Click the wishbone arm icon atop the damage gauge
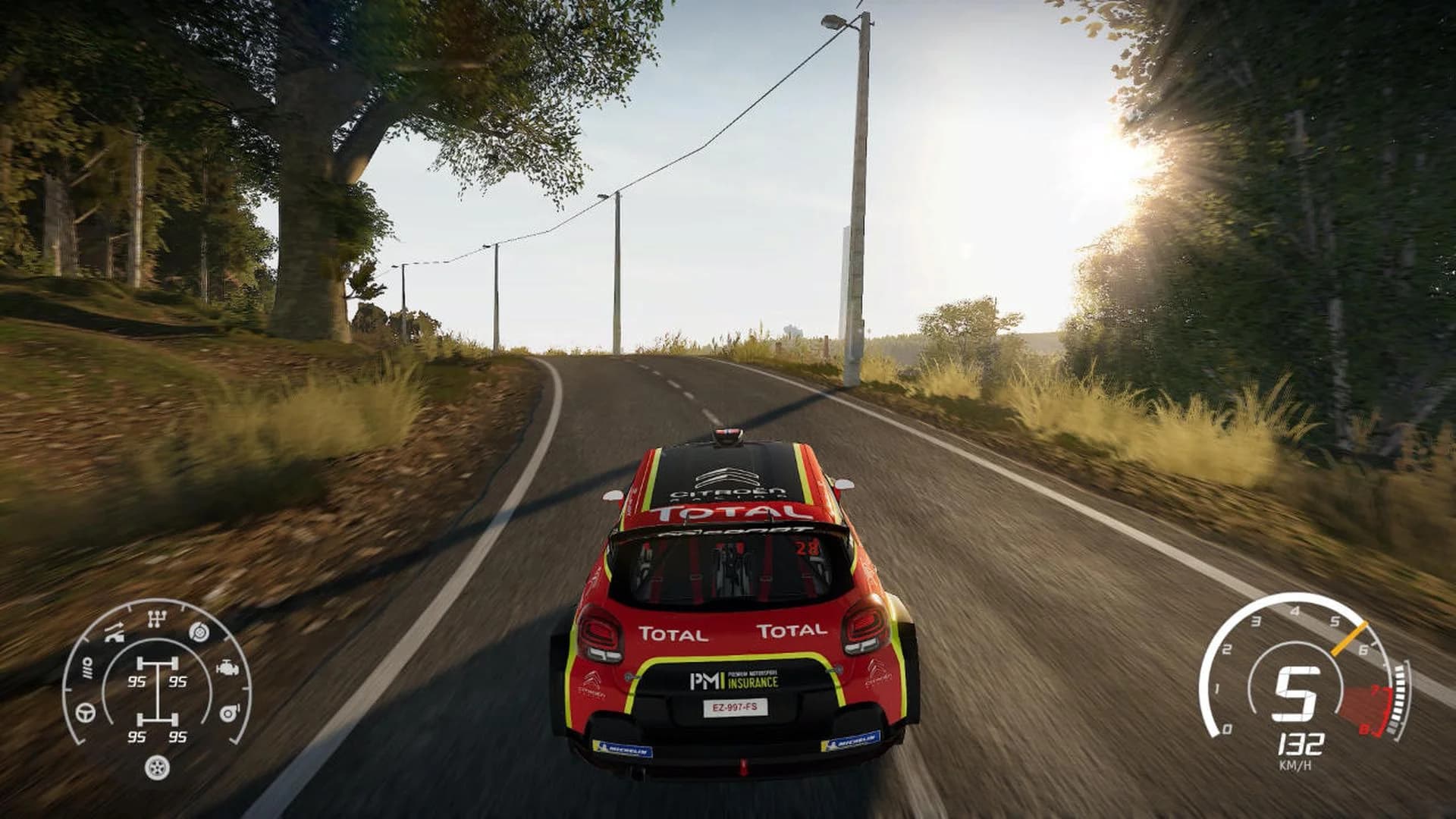 click(x=114, y=631)
